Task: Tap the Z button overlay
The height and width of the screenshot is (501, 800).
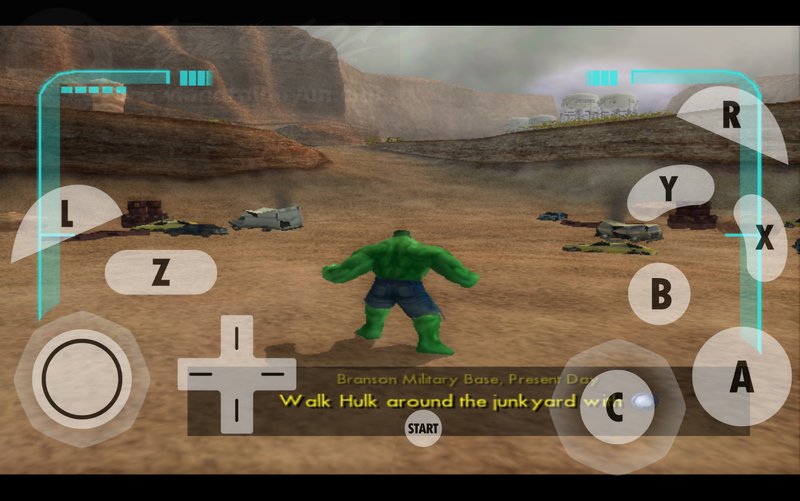Action: [x=160, y=272]
